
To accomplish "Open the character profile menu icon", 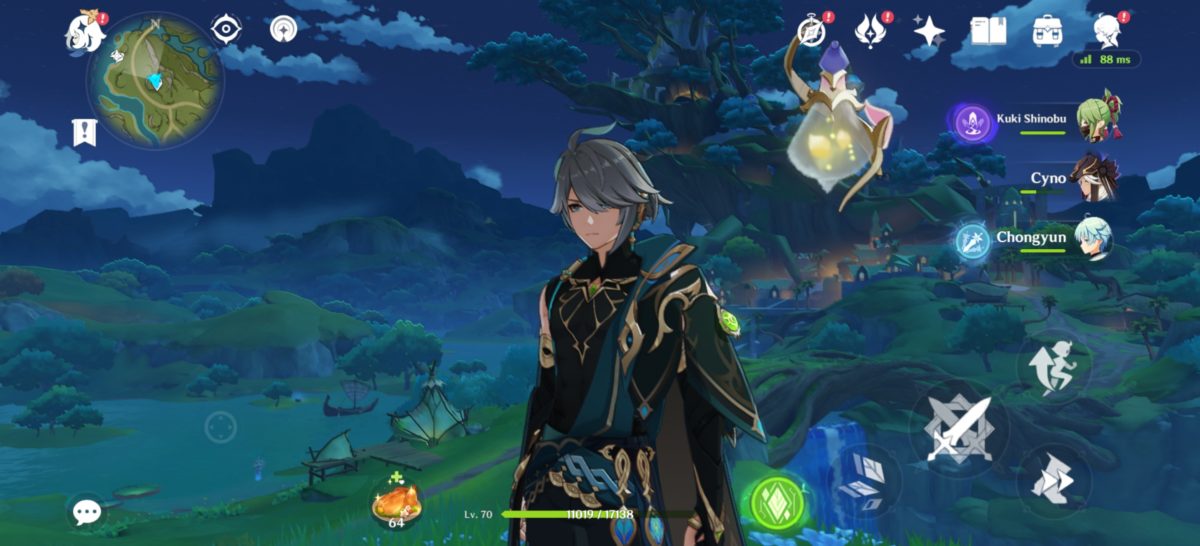I will (x=1107, y=31).
